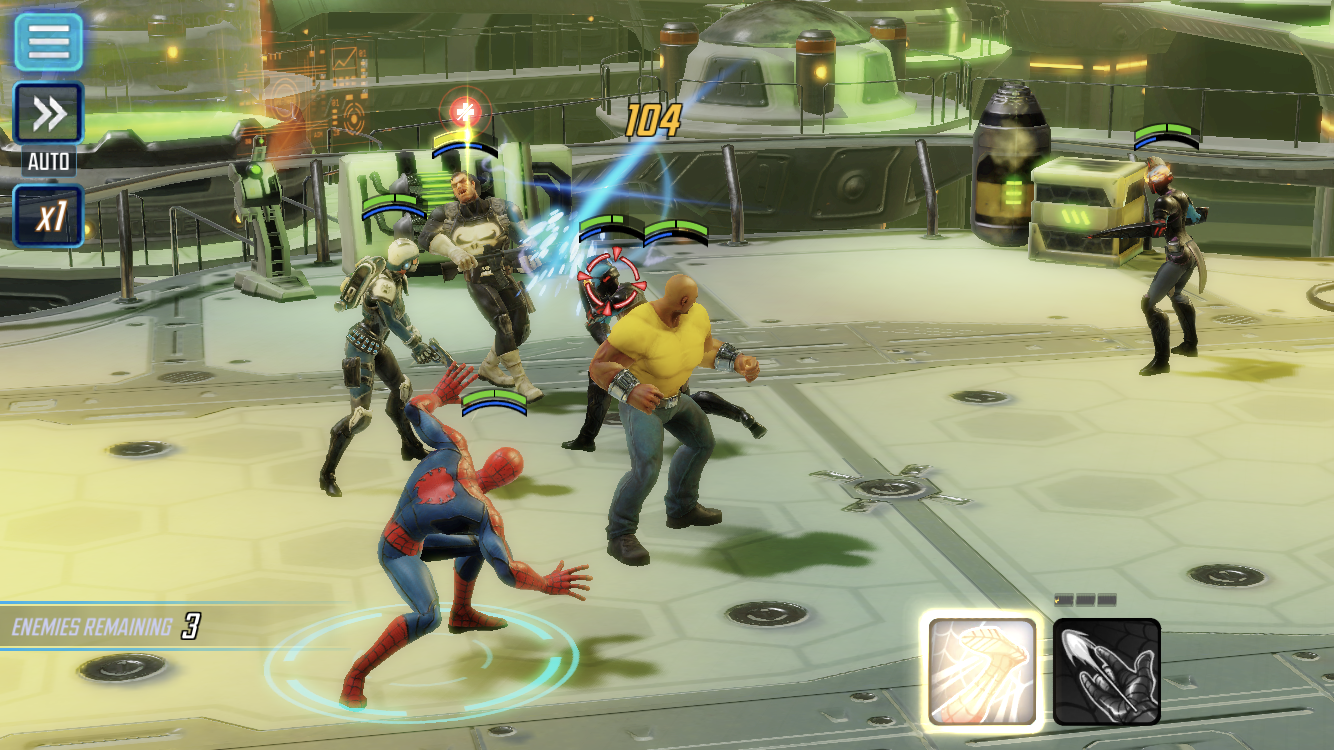Viewport: 1334px width, 750px height.
Task: Use Spider-Man's glowing web attack ability
Action: pyautogui.click(x=982, y=670)
